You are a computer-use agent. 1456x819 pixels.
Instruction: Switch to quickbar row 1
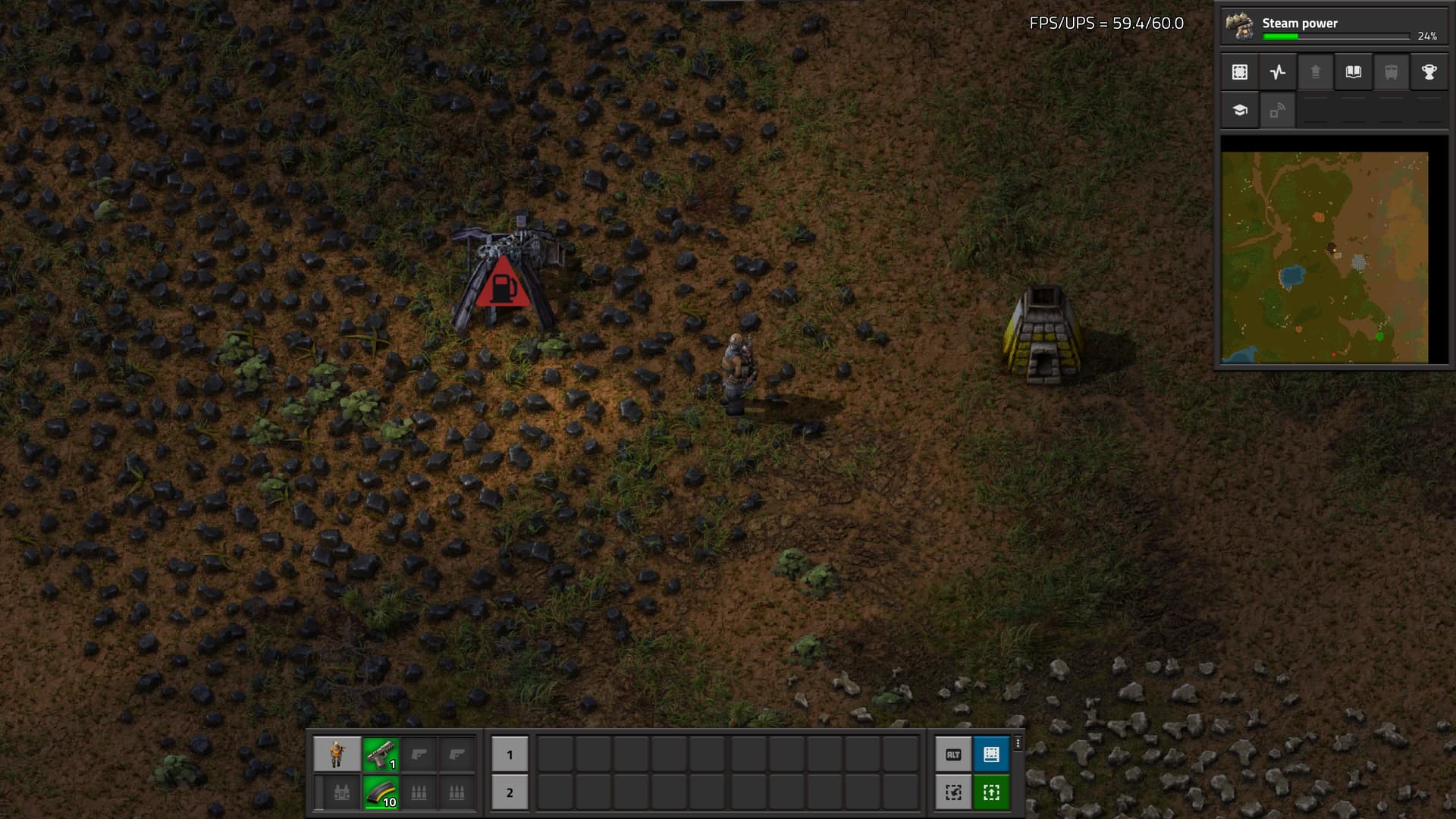tap(510, 755)
